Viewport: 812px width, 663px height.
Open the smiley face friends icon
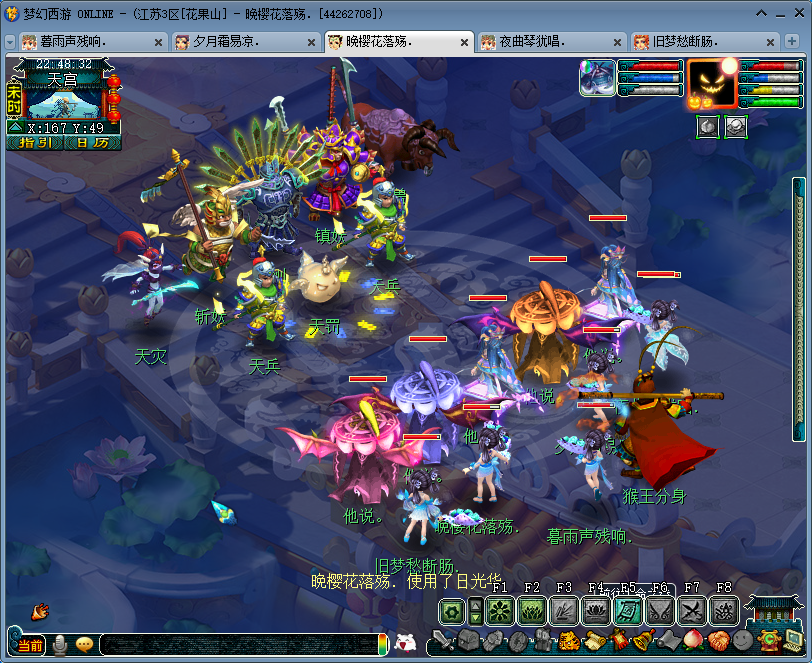741,641
